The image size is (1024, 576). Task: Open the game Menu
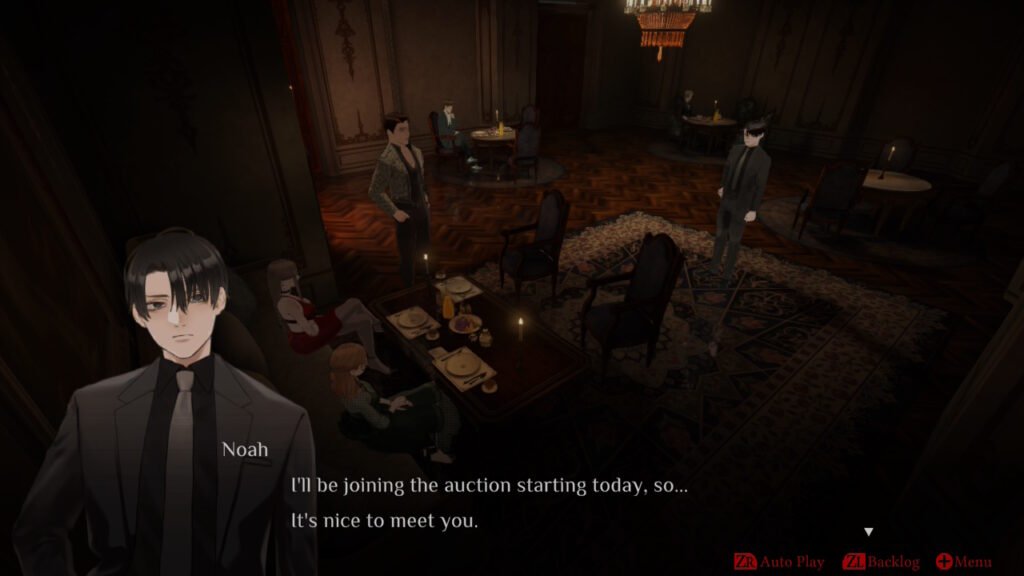point(964,562)
